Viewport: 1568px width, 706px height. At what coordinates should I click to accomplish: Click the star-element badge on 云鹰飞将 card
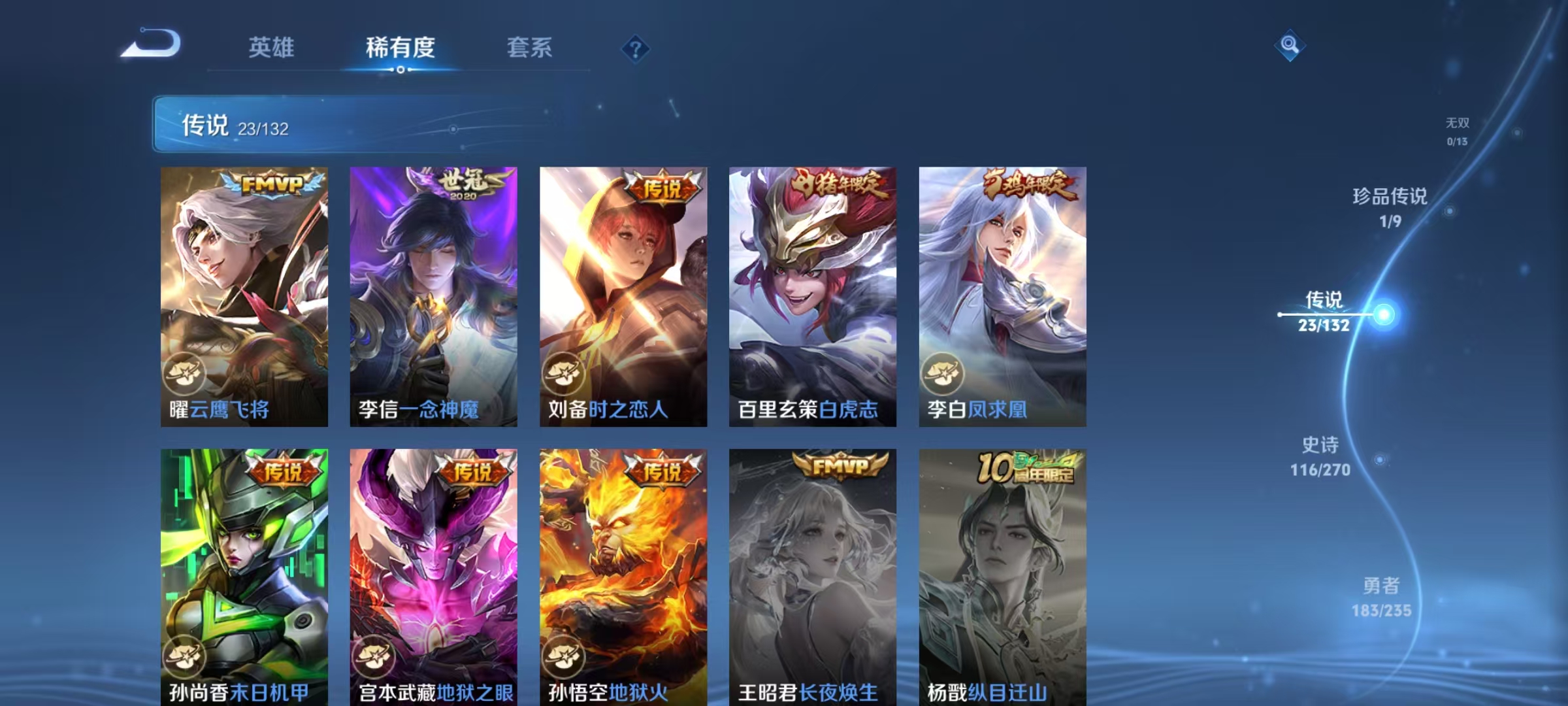pyautogui.click(x=186, y=374)
